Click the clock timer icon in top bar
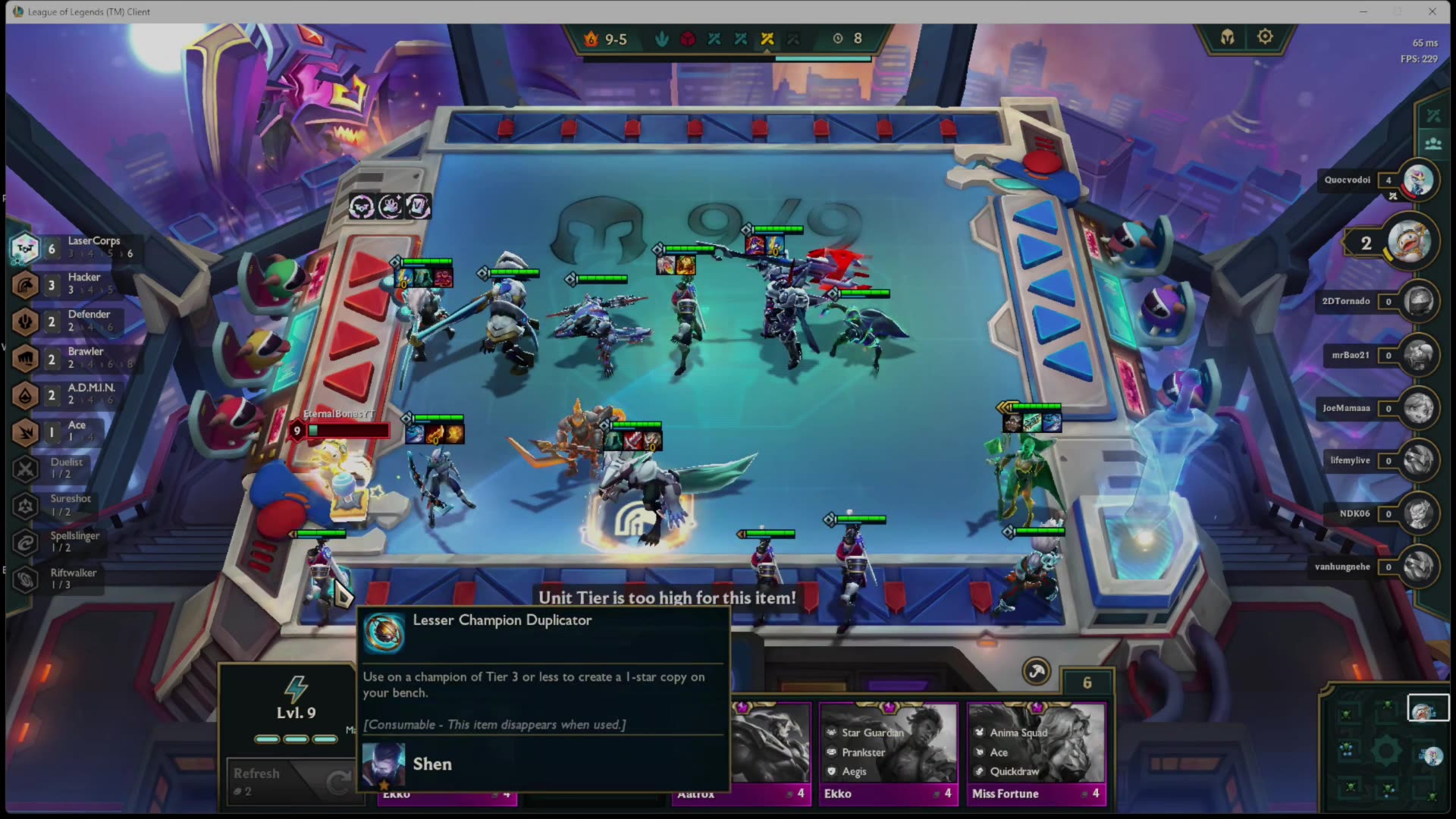Image resolution: width=1456 pixels, height=819 pixels. point(838,39)
